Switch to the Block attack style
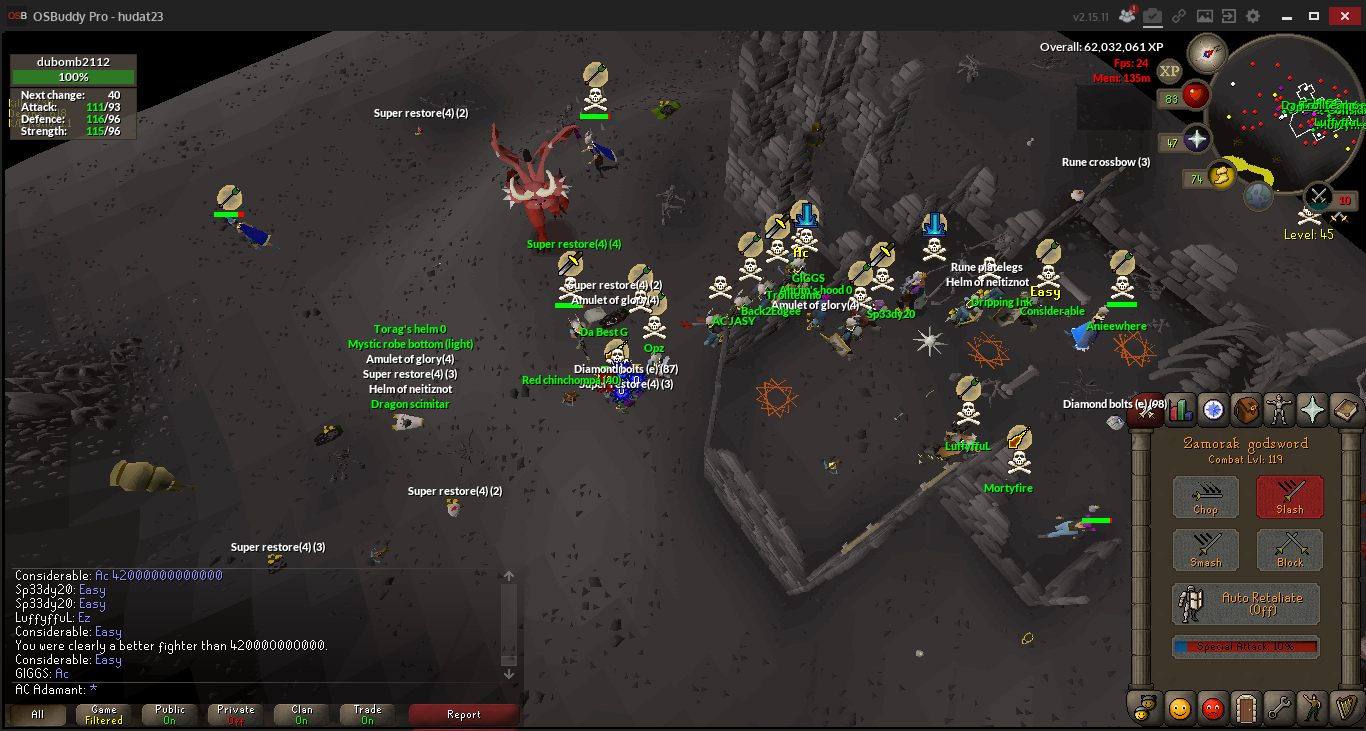The width and height of the screenshot is (1366, 731). coord(1289,551)
